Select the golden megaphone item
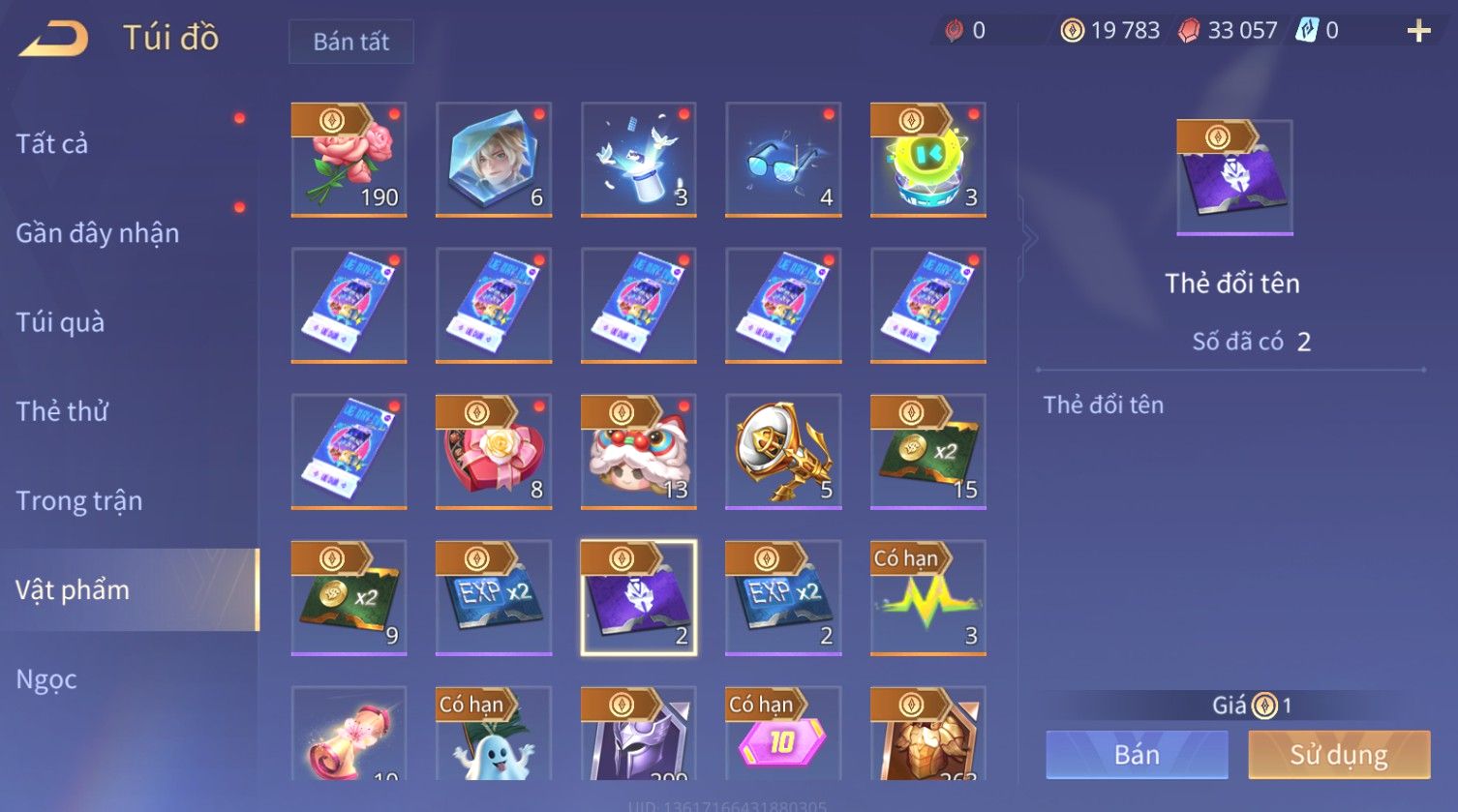The image size is (1458, 812). point(783,452)
